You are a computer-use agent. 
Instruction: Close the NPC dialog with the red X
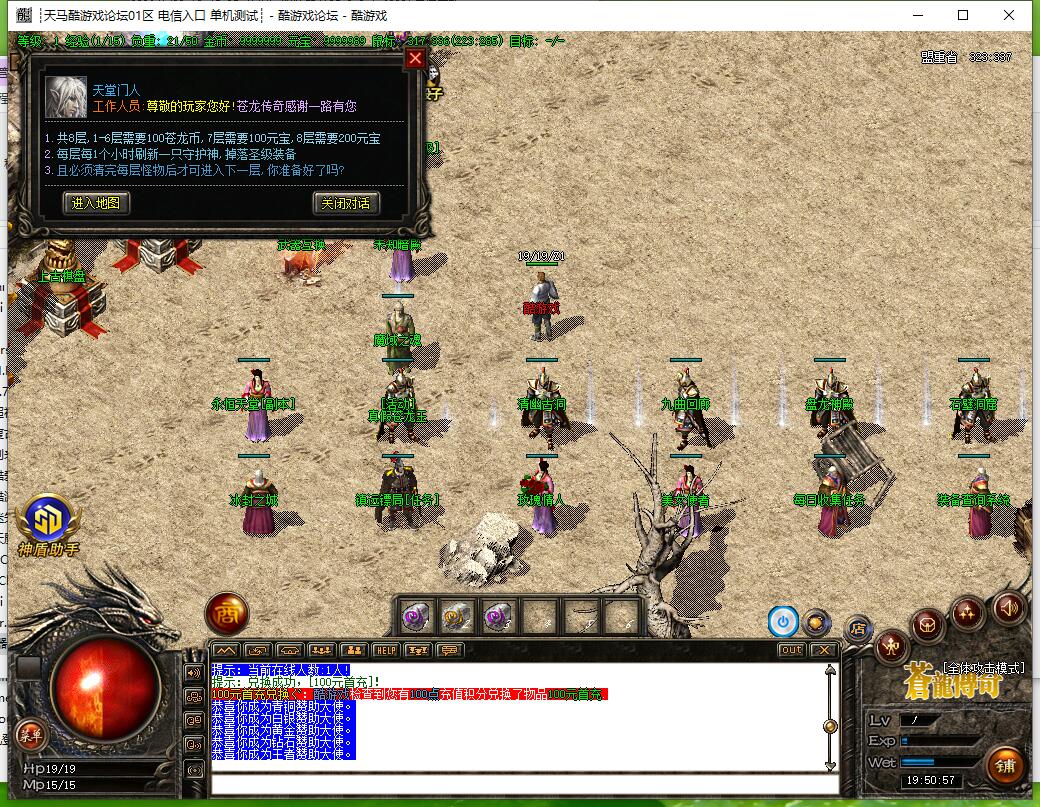415,58
